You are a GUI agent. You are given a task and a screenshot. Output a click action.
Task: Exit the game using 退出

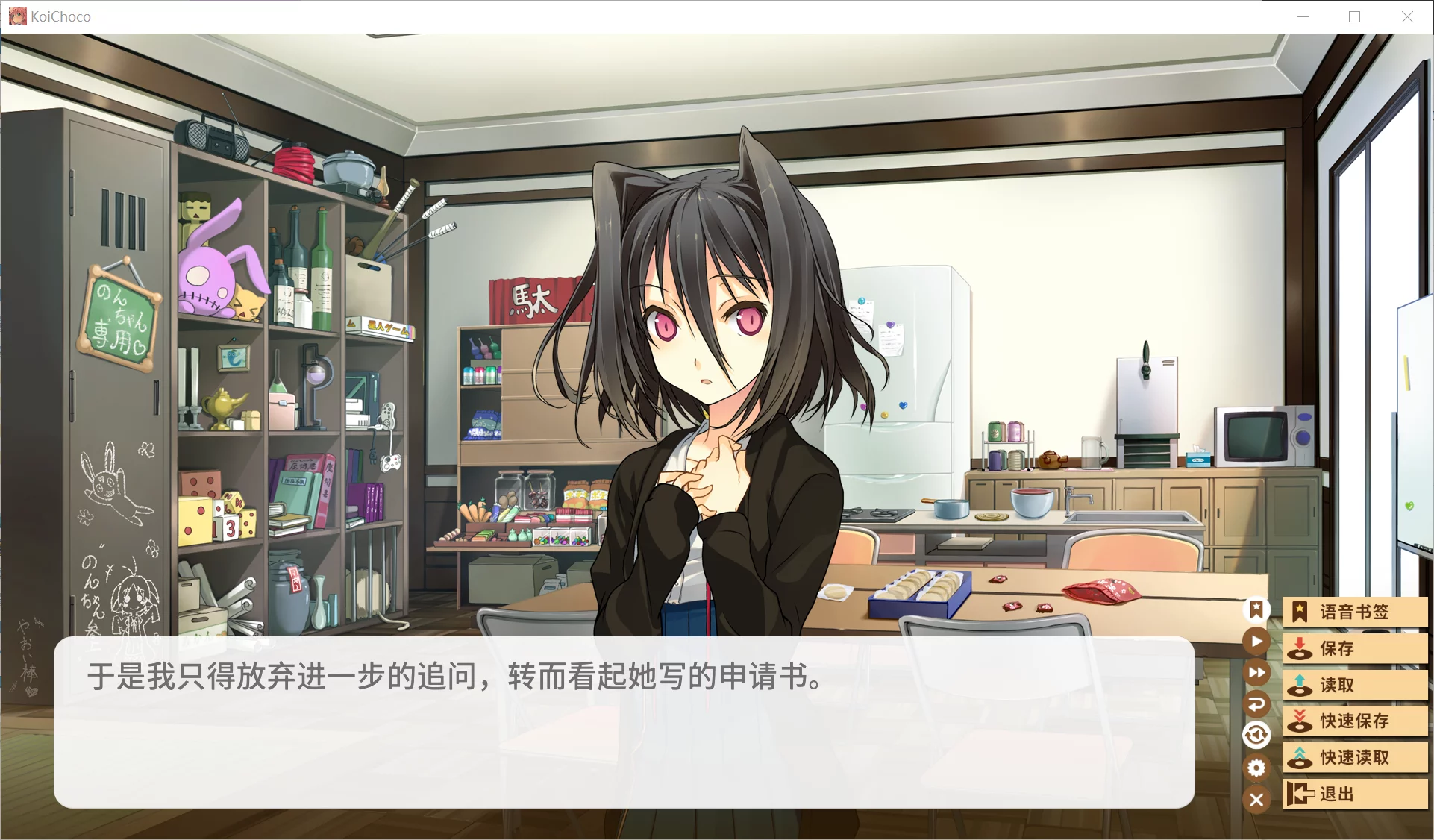pos(1354,794)
